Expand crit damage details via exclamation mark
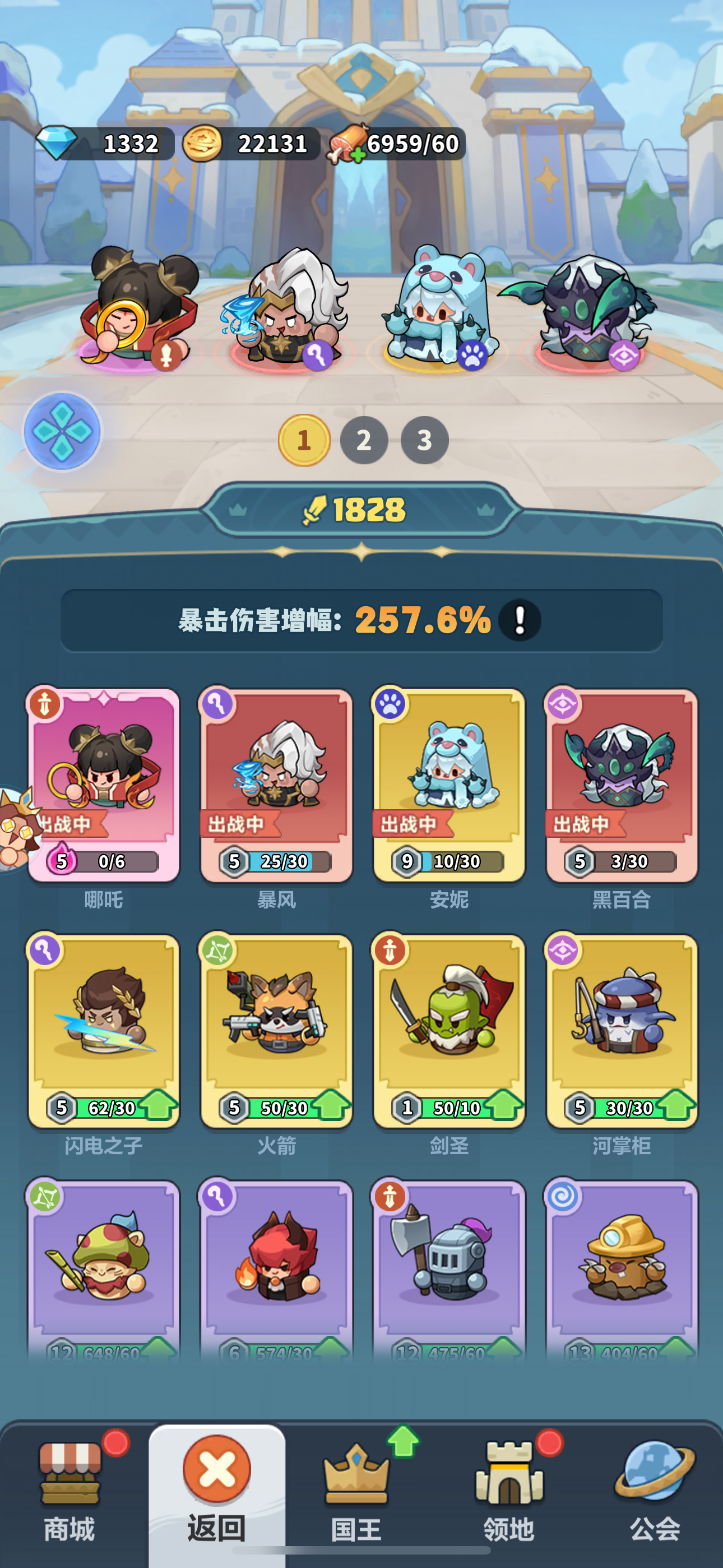The width and height of the screenshot is (723, 1568). pos(520,619)
